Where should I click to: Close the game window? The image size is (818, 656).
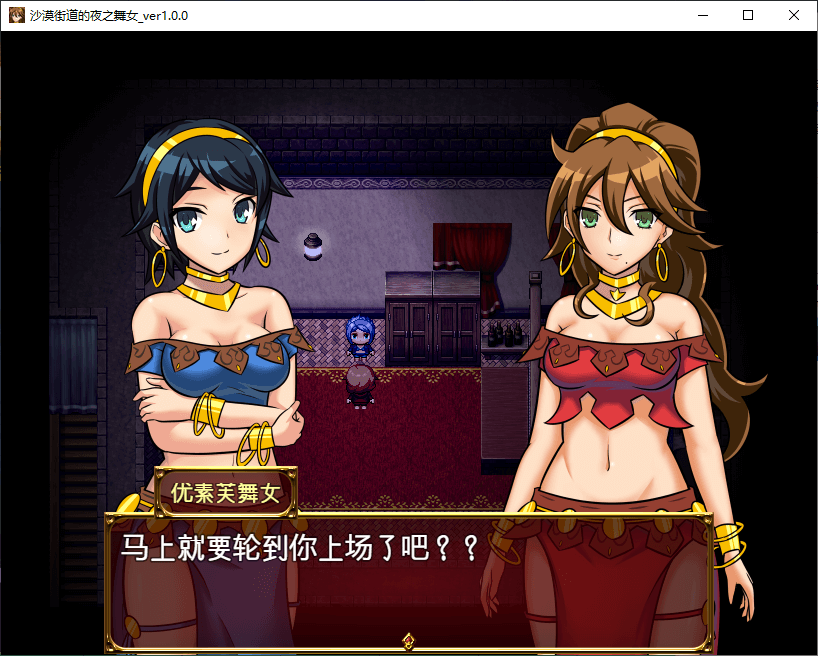pos(794,16)
